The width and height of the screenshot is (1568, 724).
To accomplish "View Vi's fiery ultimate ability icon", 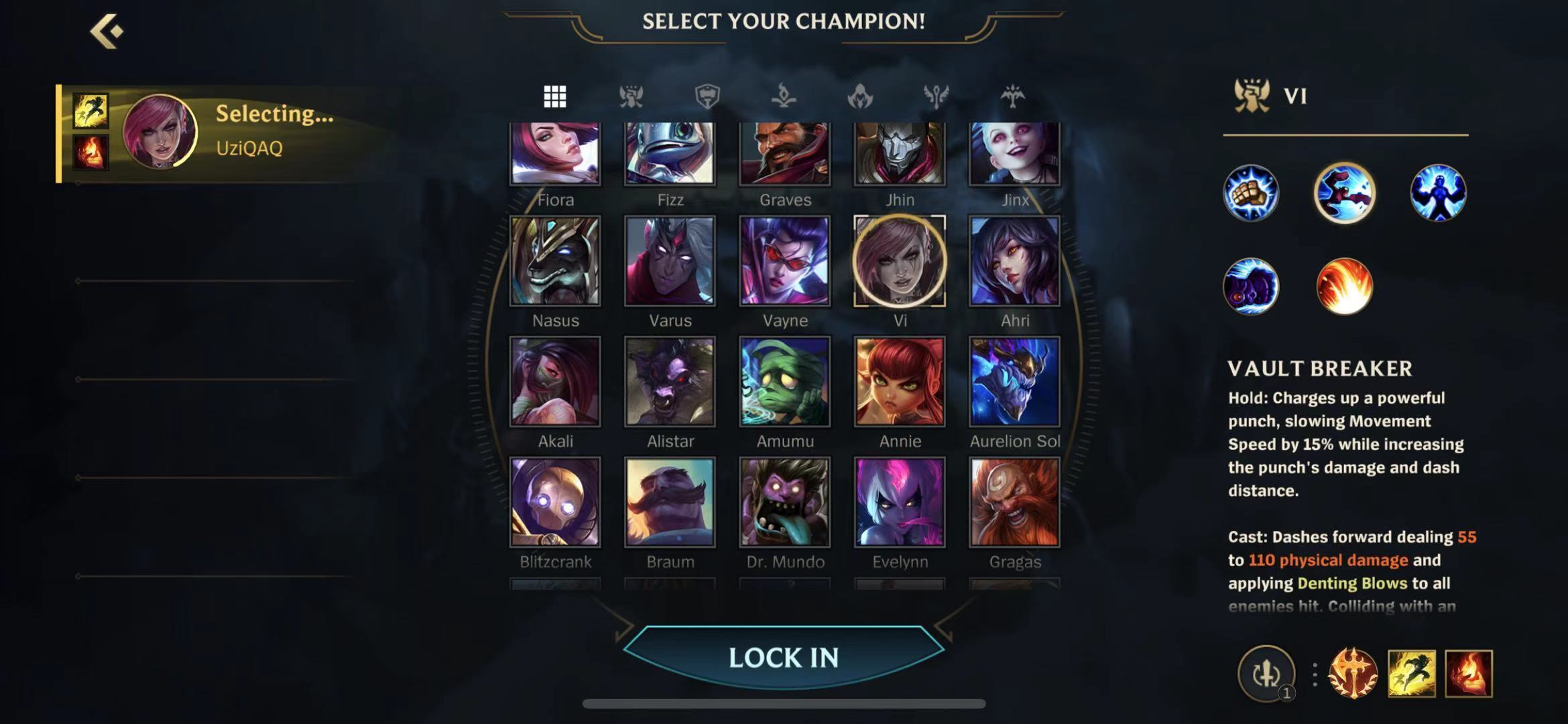I will click(1344, 286).
